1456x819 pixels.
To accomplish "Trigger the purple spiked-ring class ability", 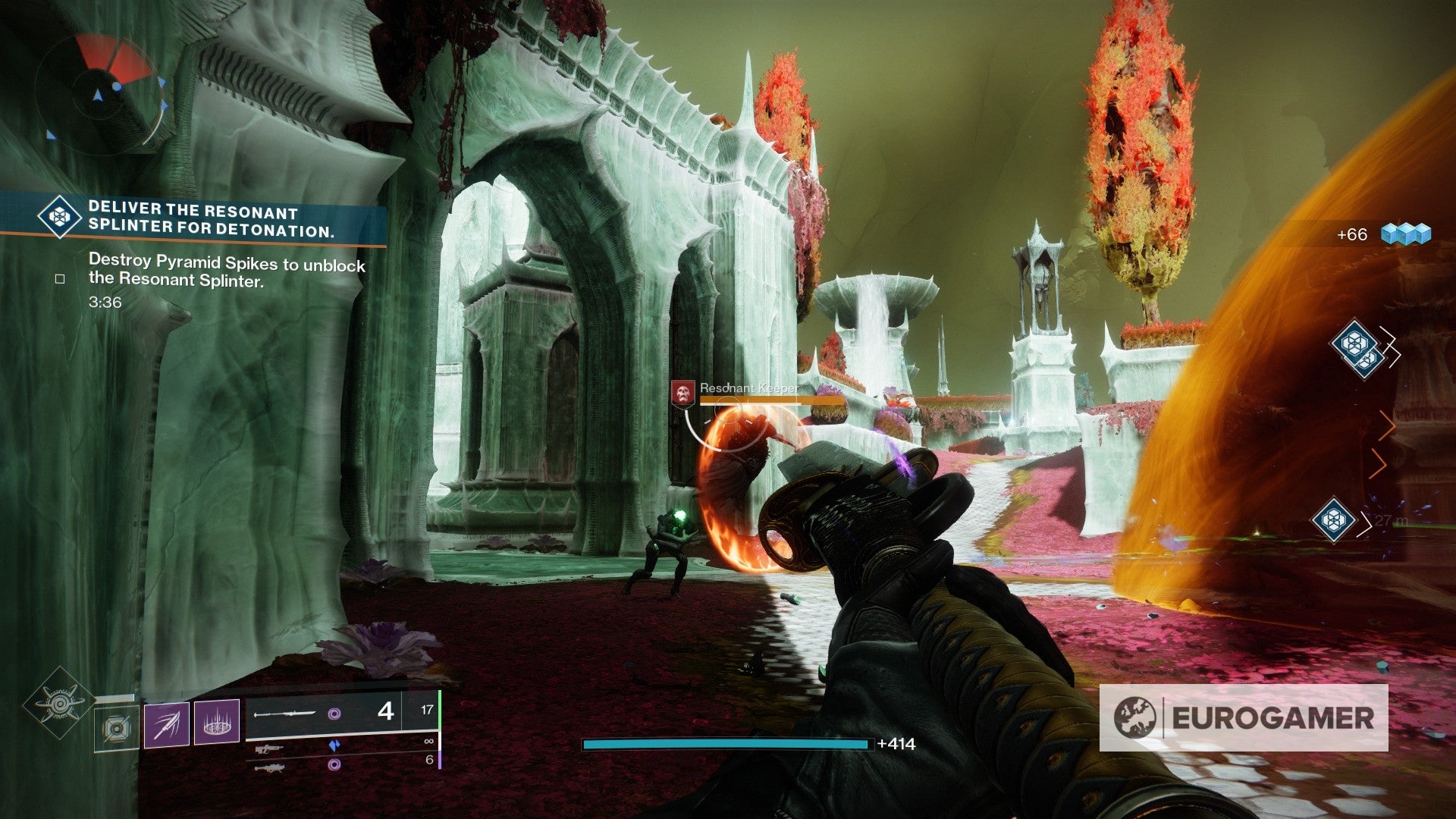I will point(217,721).
